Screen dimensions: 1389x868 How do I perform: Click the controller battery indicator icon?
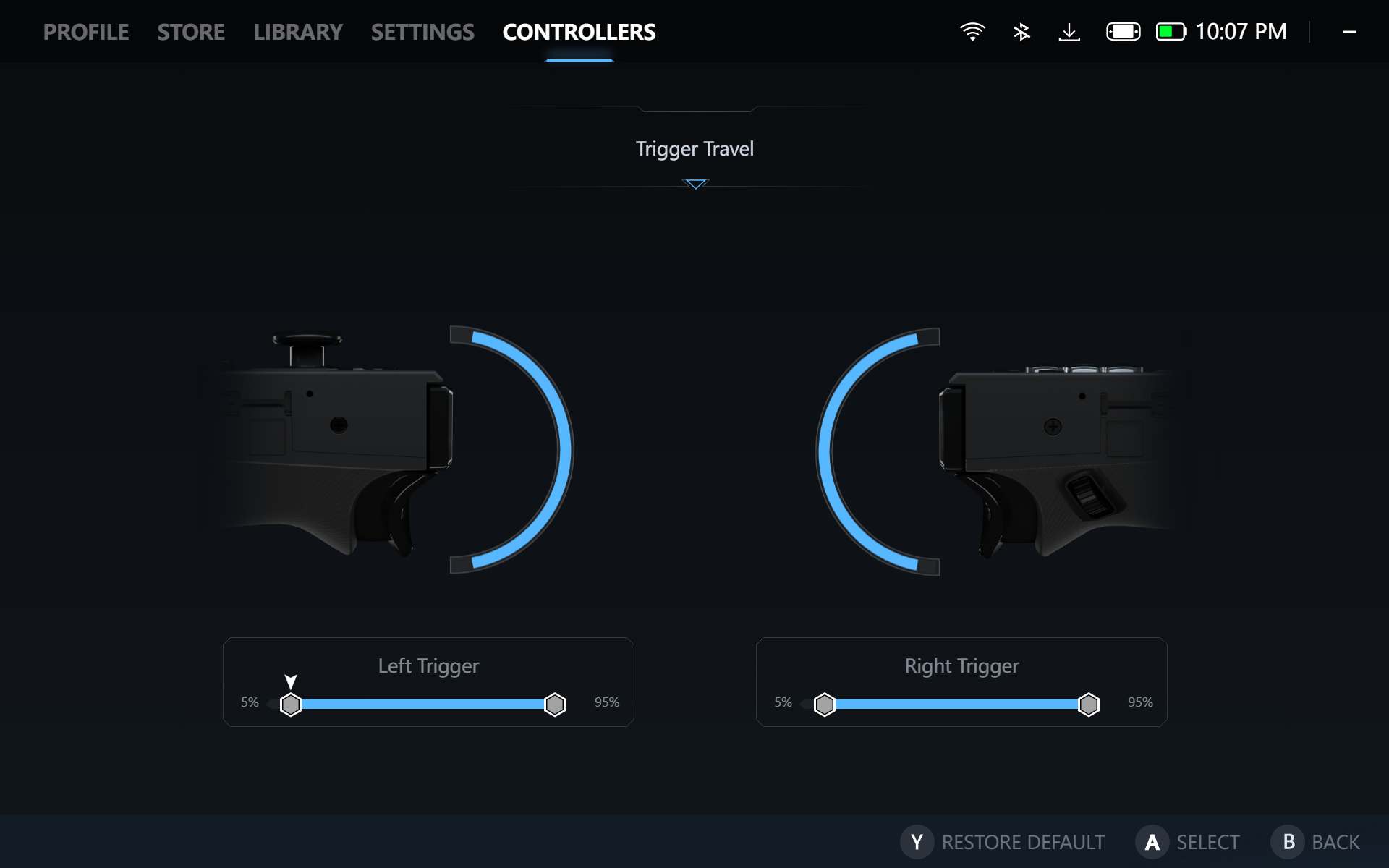pos(1122,31)
